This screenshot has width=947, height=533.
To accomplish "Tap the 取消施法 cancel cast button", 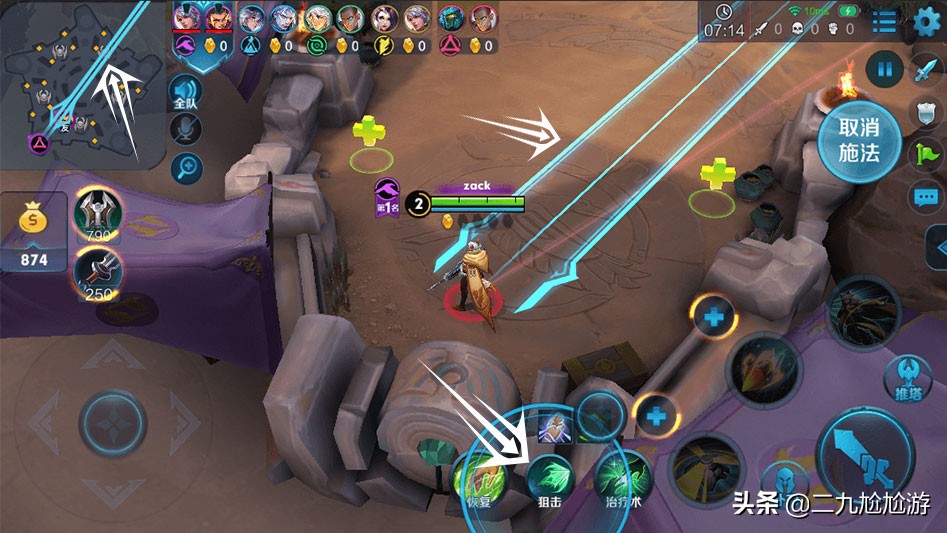I will click(x=858, y=140).
